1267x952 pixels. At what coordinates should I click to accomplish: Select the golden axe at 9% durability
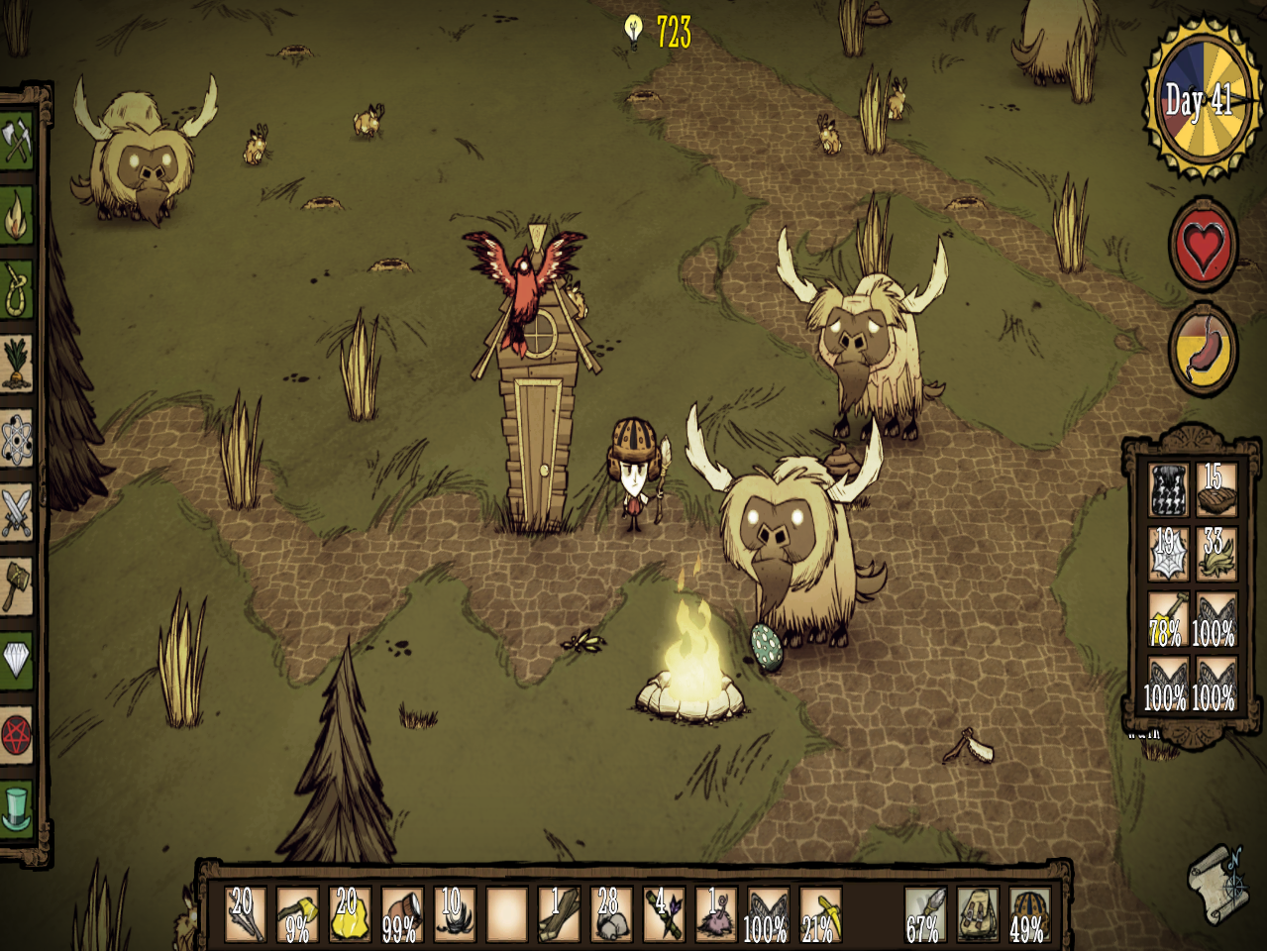pos(297,913)
